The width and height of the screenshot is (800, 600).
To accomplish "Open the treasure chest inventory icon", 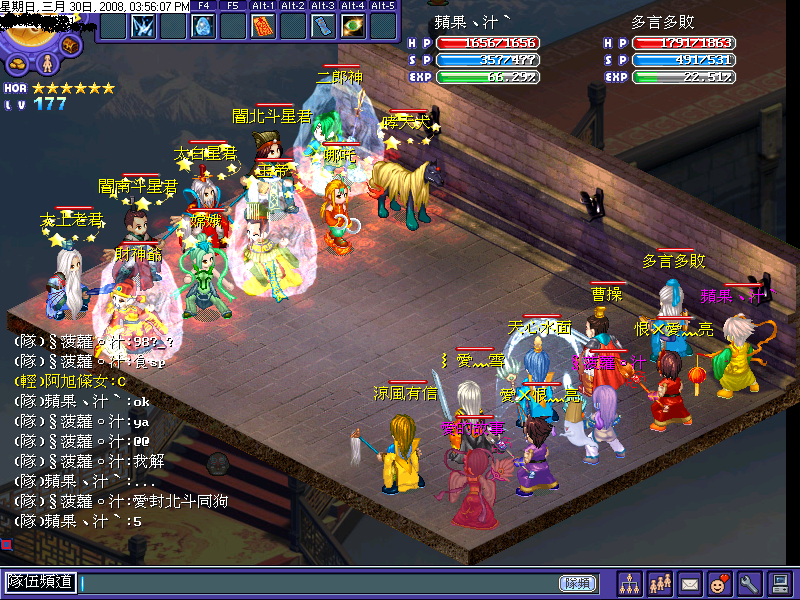I will click(x=71, y=44).
